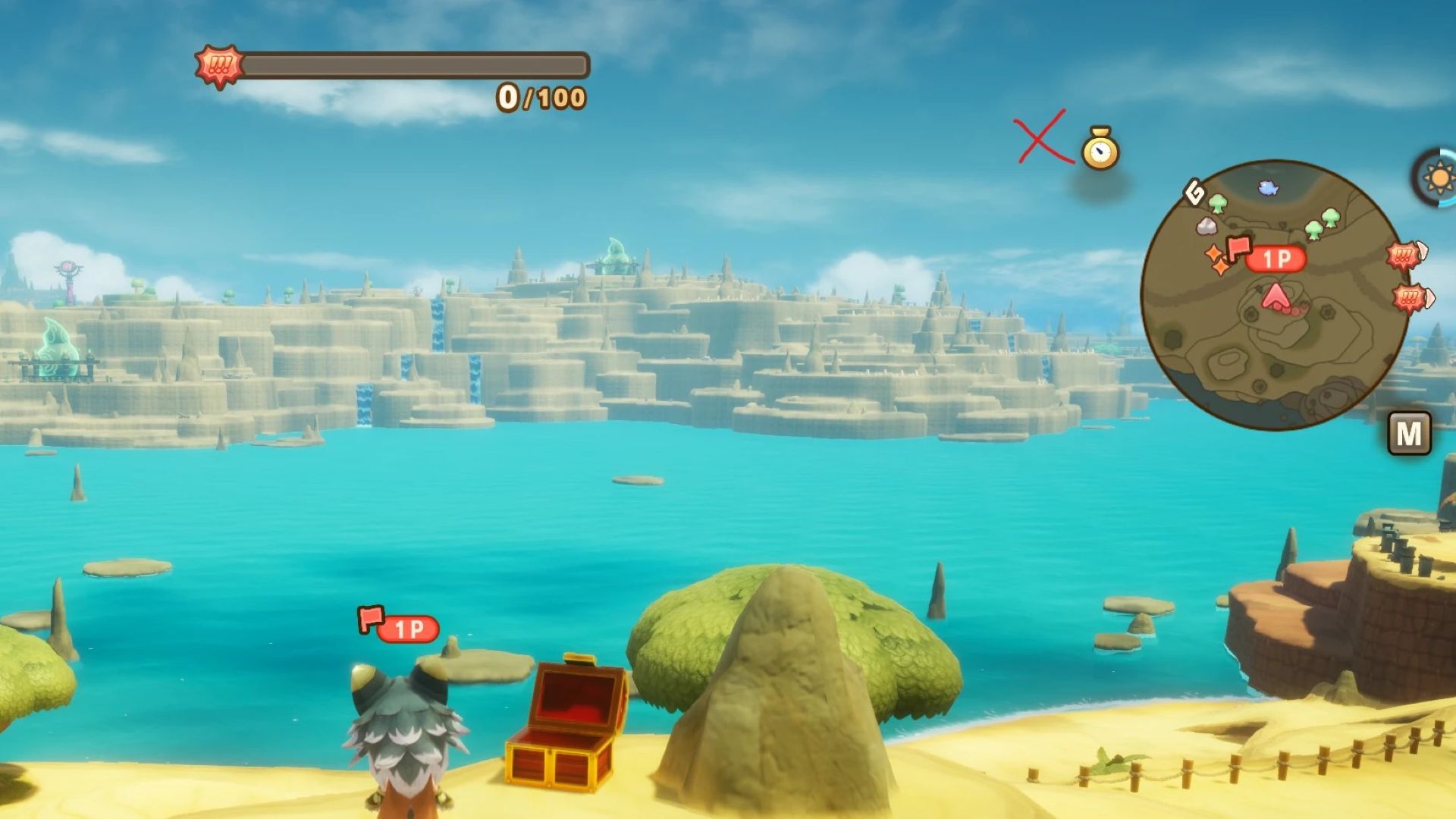Click the pink player arrow on minimap
The width and height of the screenshot is (1456, 819).
(x=1276, y=297)
